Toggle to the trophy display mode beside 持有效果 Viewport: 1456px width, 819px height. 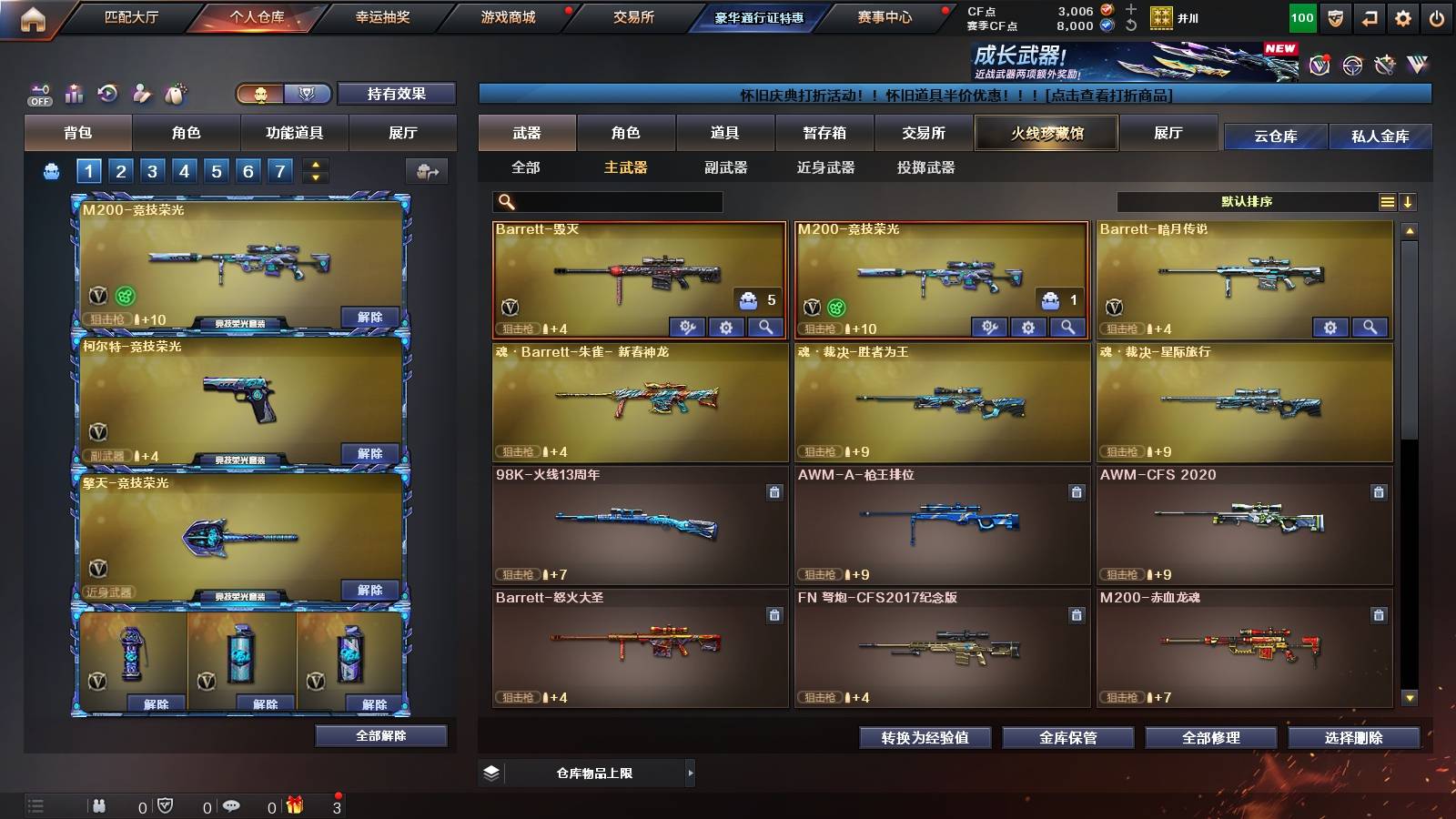308,95
